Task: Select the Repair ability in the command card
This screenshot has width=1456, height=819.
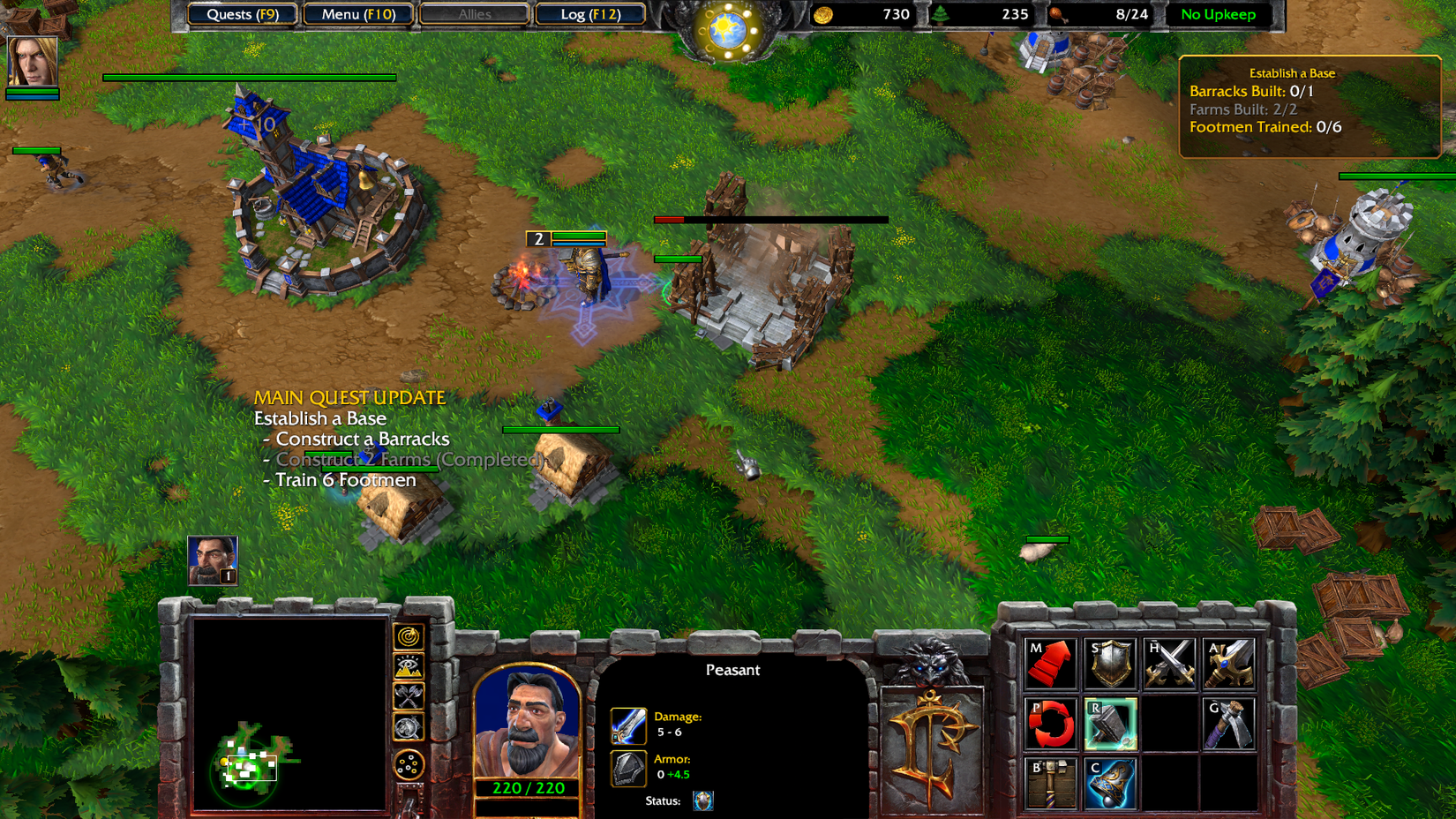Action: [1110, 724]
